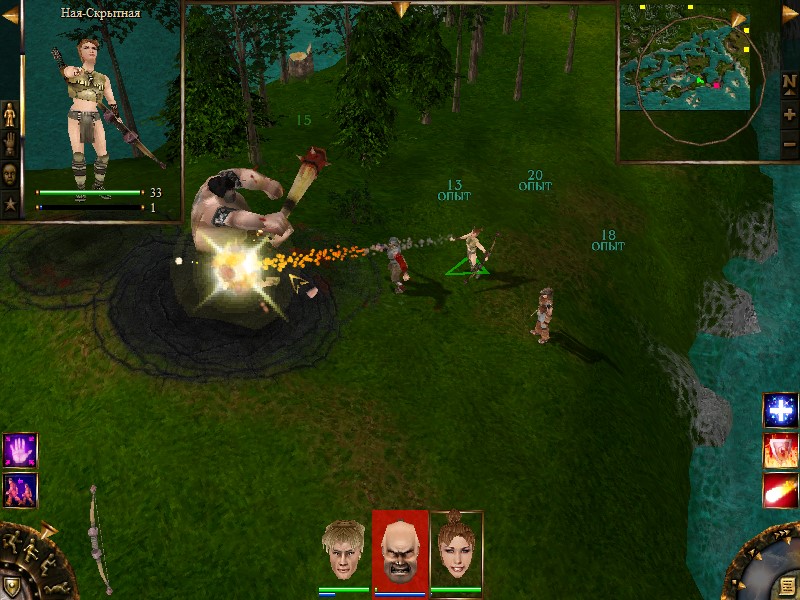Cast the red fire spell
Image resolution: width=800 pixels, height=600 pixels.
click(780, 451)
